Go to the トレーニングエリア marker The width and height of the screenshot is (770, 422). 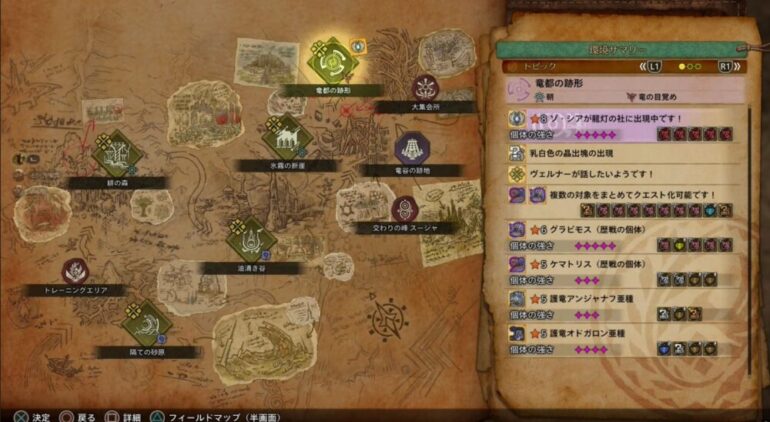[76, 271]
